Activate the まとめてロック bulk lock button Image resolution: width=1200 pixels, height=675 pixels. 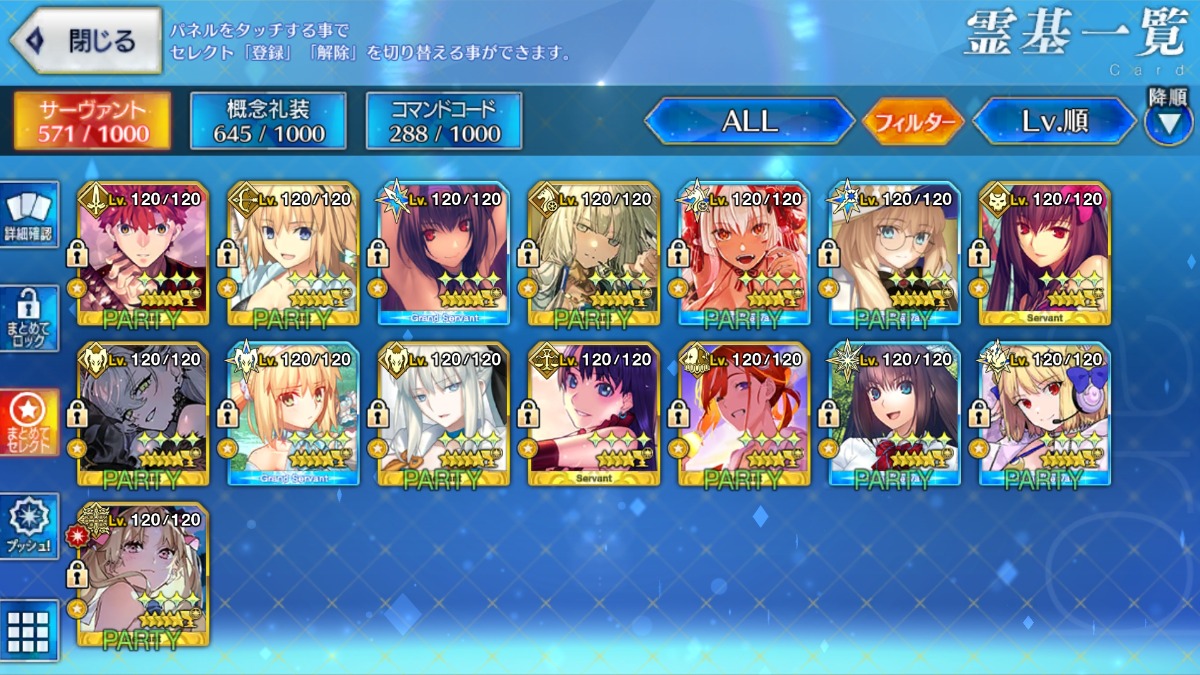28,319
